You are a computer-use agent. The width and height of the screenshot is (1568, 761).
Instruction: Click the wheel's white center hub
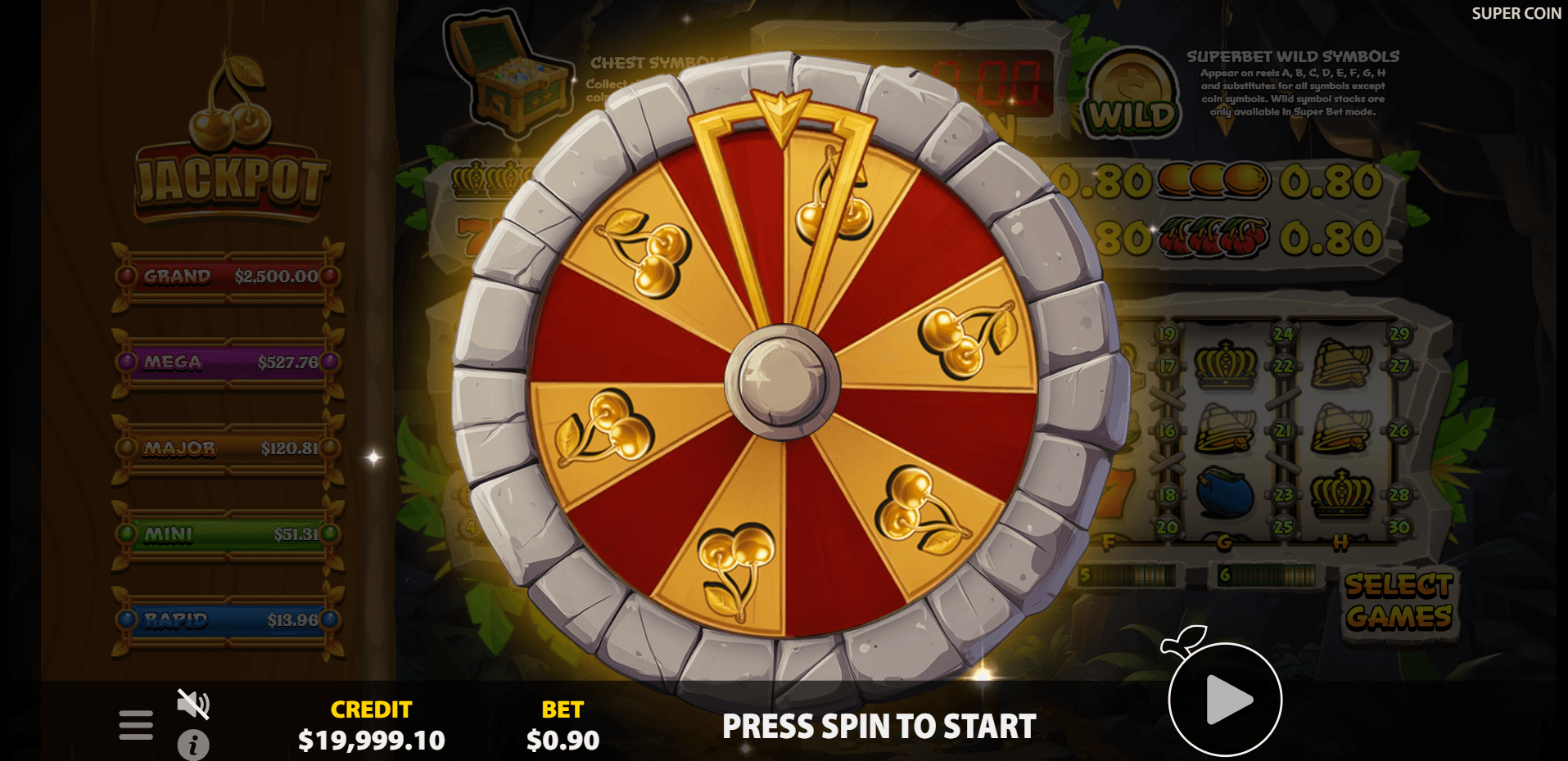pyautogui.click(x=784, y=385)
